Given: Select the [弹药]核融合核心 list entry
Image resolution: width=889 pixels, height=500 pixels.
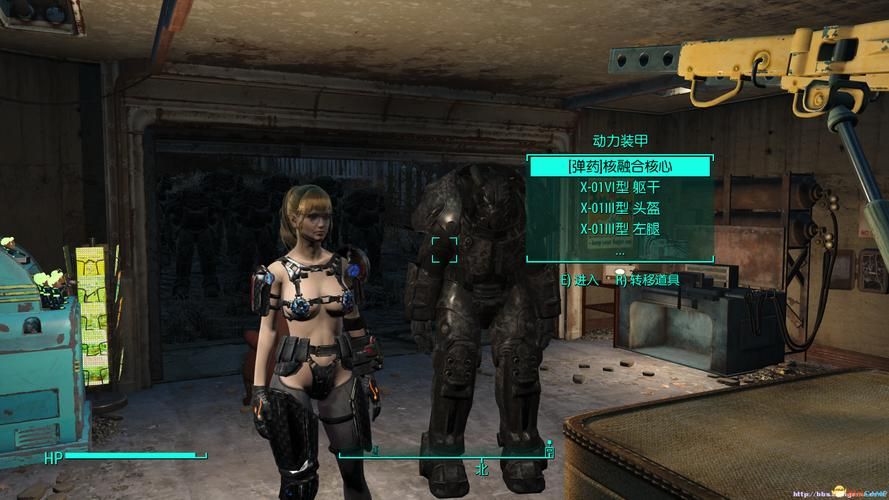Looking at the screenshot, I should tap(620, 166).
